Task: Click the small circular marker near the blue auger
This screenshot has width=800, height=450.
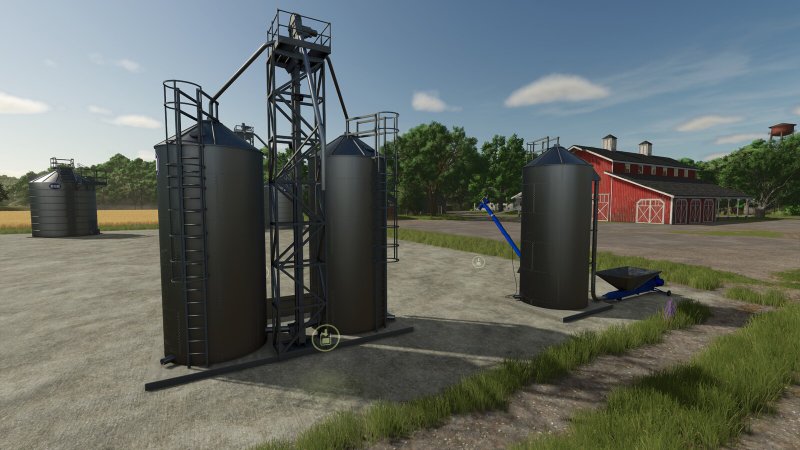Action: tap(478, 262)
